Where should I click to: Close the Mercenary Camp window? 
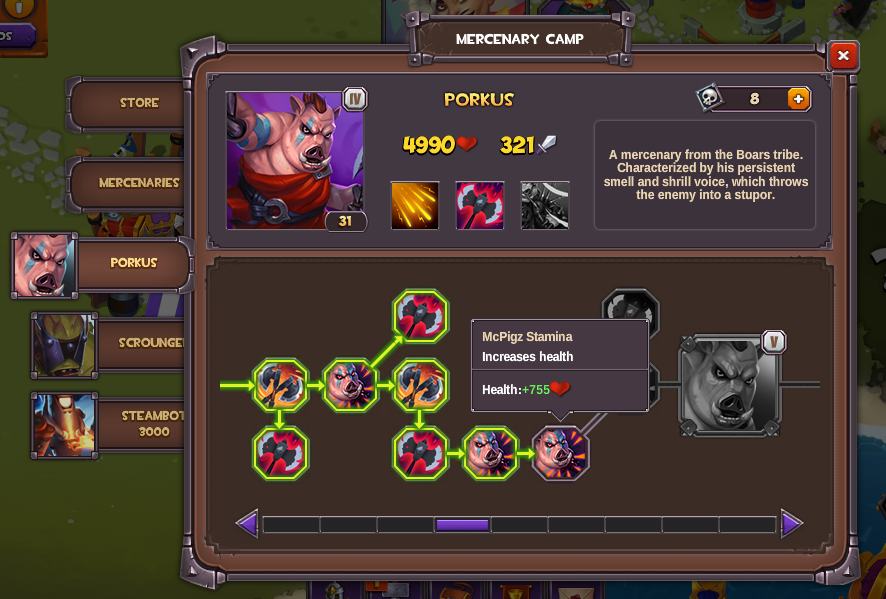pos(843,56)
